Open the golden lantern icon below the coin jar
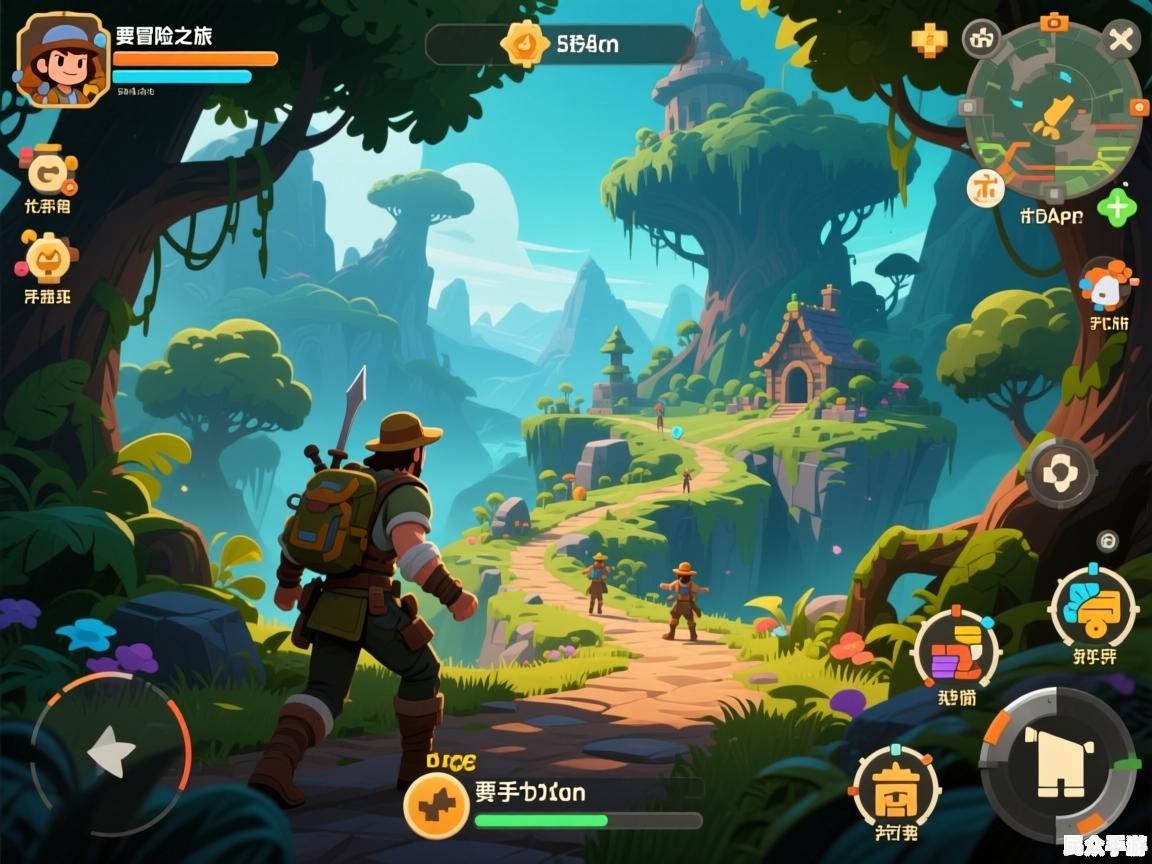Screen dimensions: 1152x864 (x=47, y=259)
